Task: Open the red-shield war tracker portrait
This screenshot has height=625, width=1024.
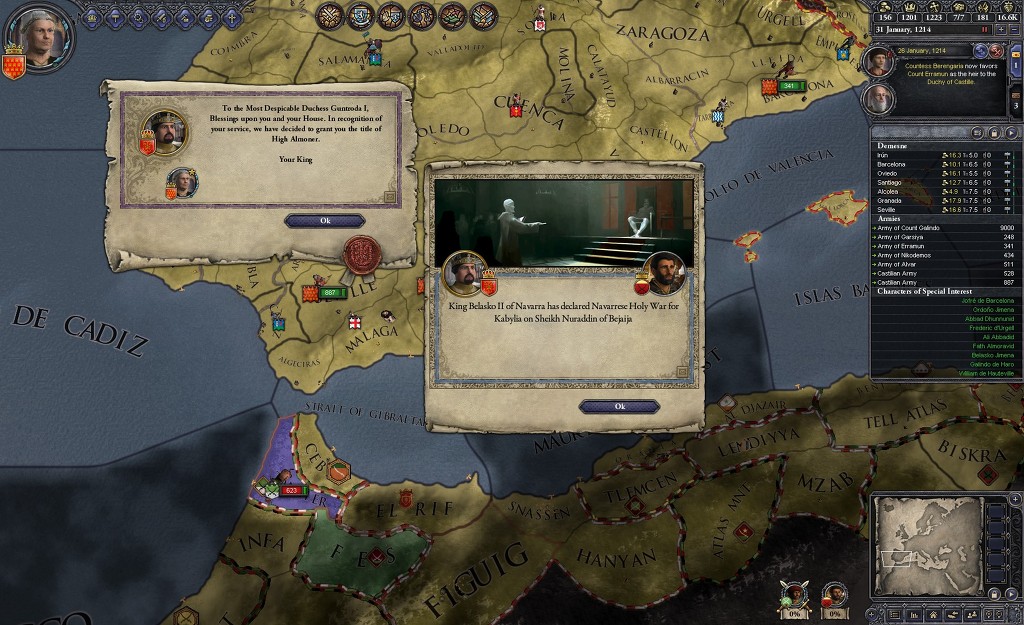Action: [x=835, y=595]
